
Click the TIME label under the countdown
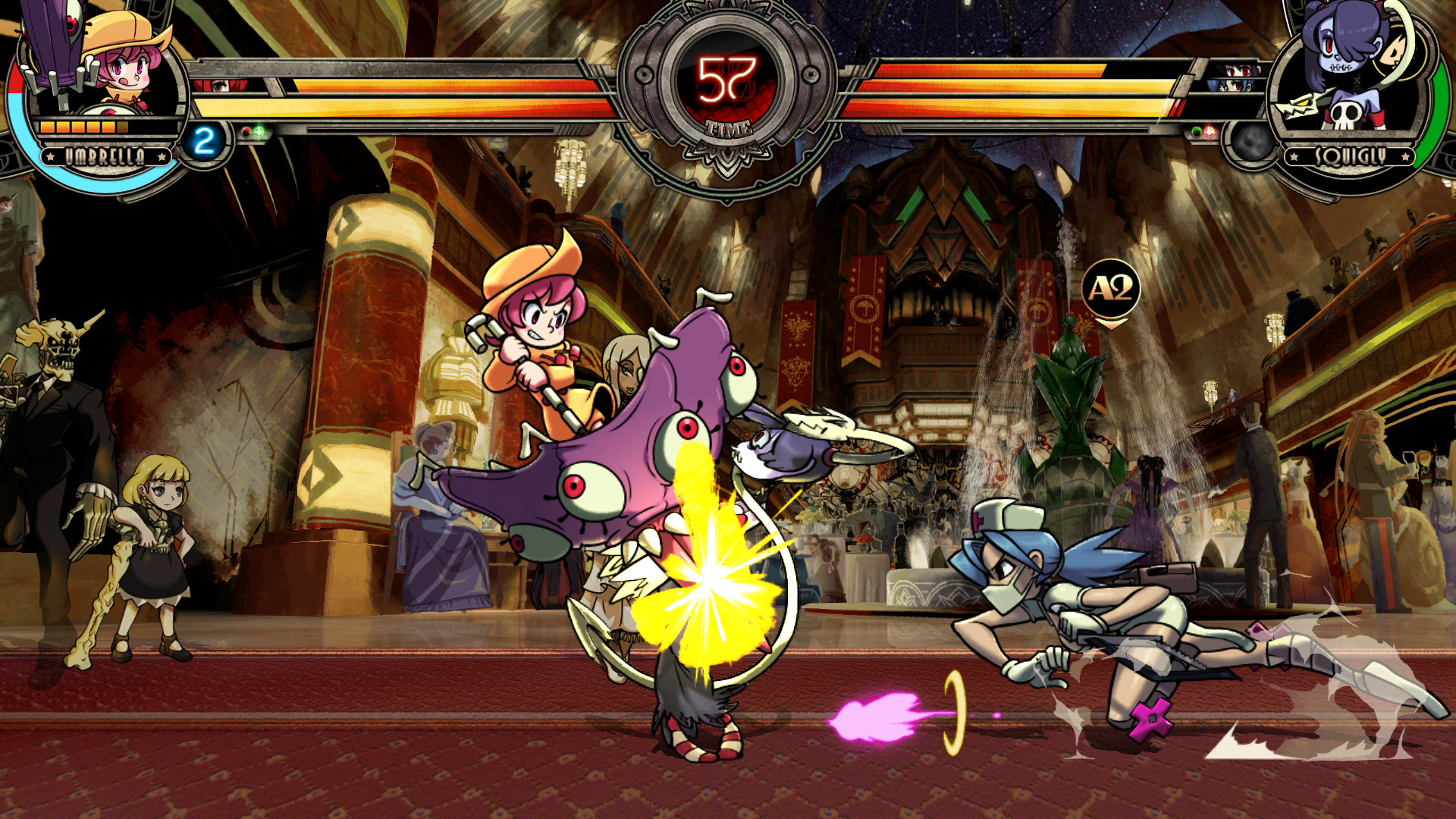point(726,129)
